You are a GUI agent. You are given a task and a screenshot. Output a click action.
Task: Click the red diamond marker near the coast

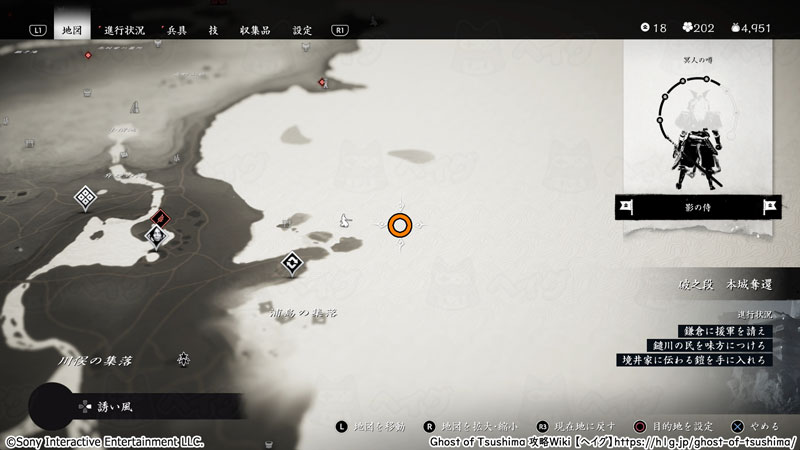pyautogui.click(x=158, y=218)
